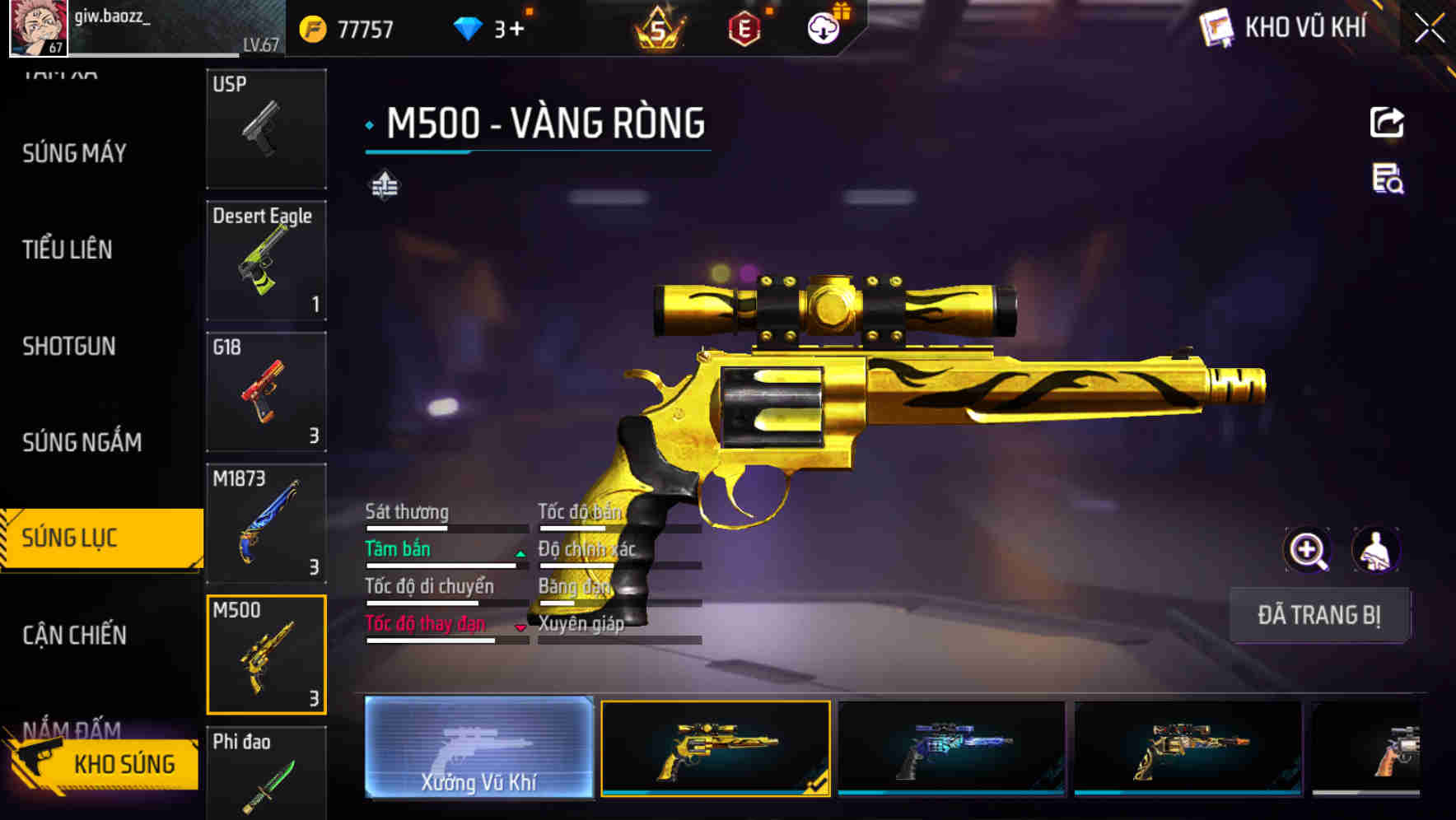
Task: Select the zoom magnifier icon
Action: click(1307, 549)
